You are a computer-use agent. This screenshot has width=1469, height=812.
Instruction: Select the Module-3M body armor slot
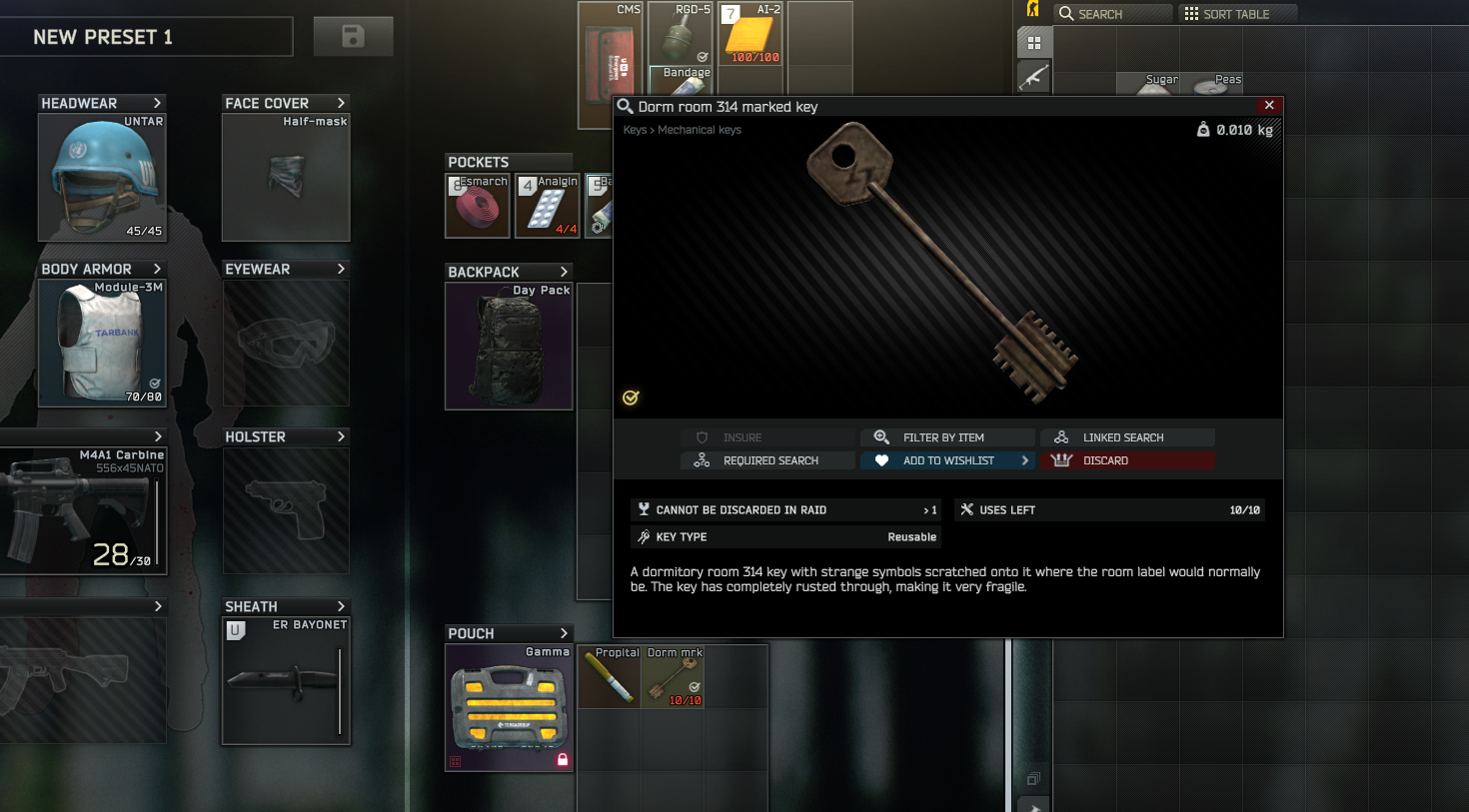102,344
